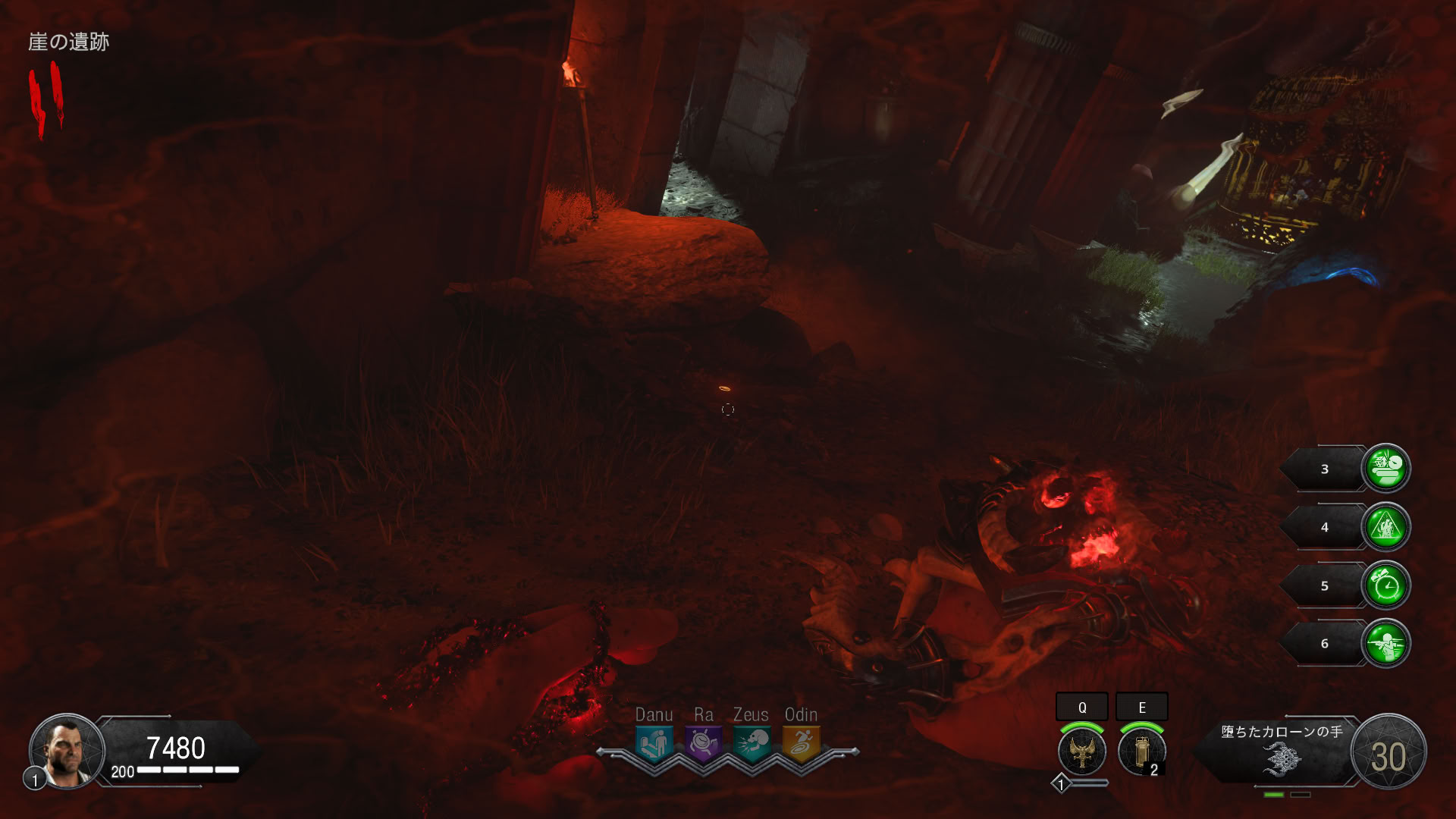Use the elixir in slot 6
The height and width of the screenshot is (819, 1456).
pos(1386,644)
